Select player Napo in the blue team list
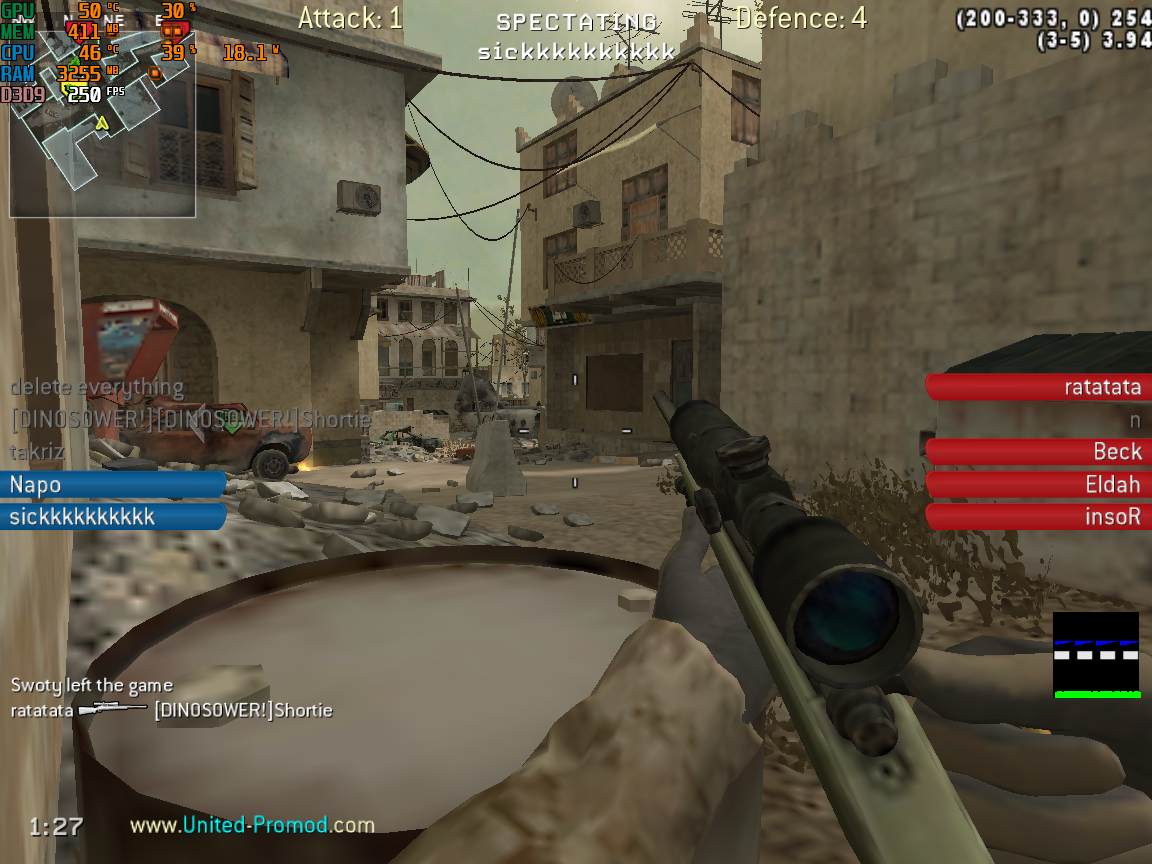1152x864 pixels. (x=112, y=485)
